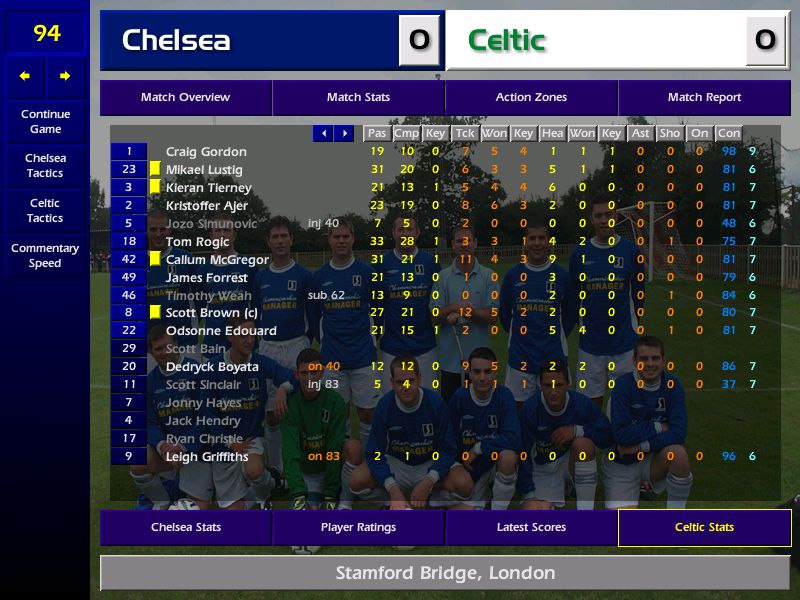The image size is (800, 600).
Task: Choose Scott Brown in the player list
Action: pyautogui.click(x=211, y=313)
